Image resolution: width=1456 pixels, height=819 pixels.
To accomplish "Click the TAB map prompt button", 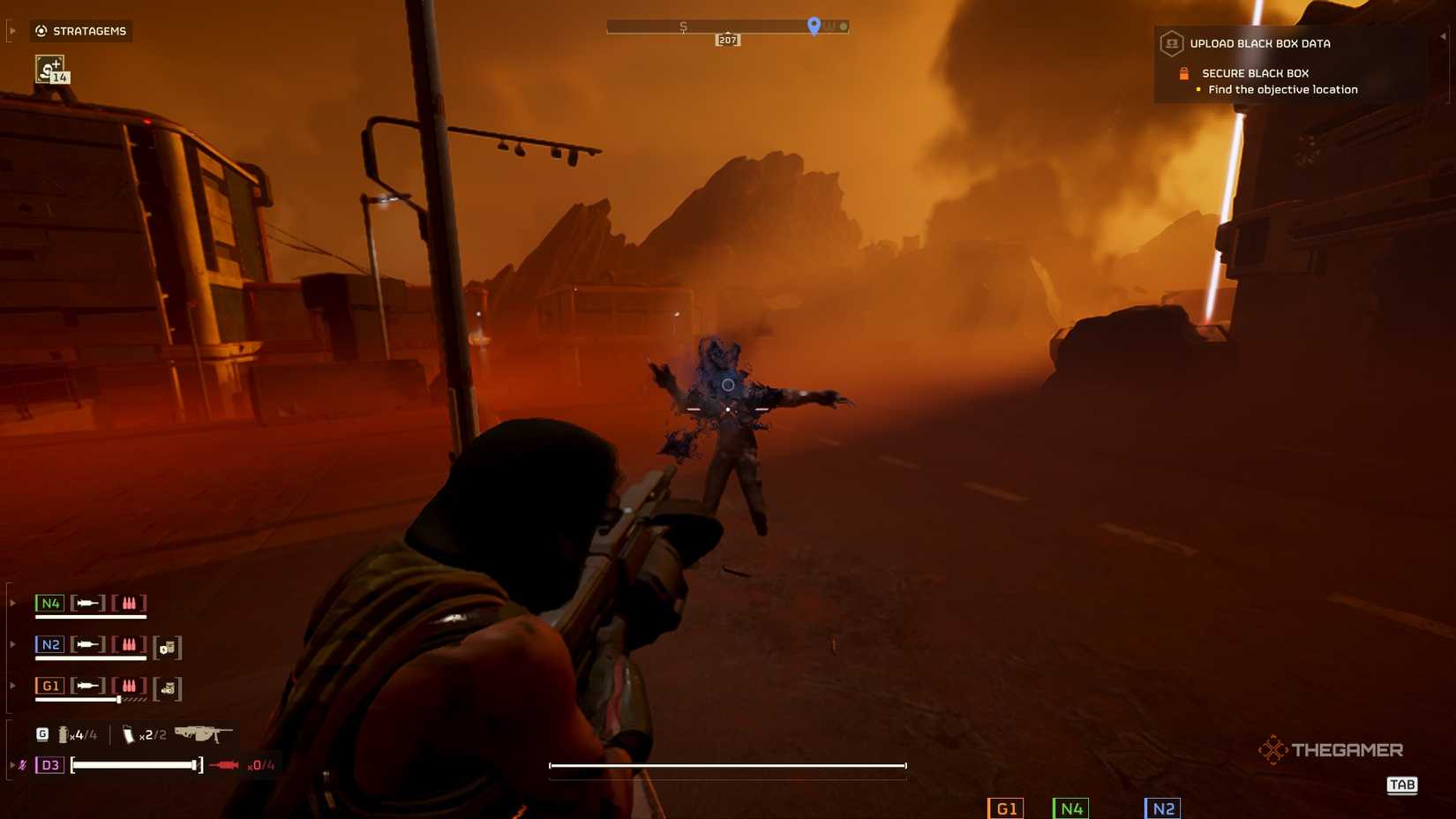I will point(1402,785).
